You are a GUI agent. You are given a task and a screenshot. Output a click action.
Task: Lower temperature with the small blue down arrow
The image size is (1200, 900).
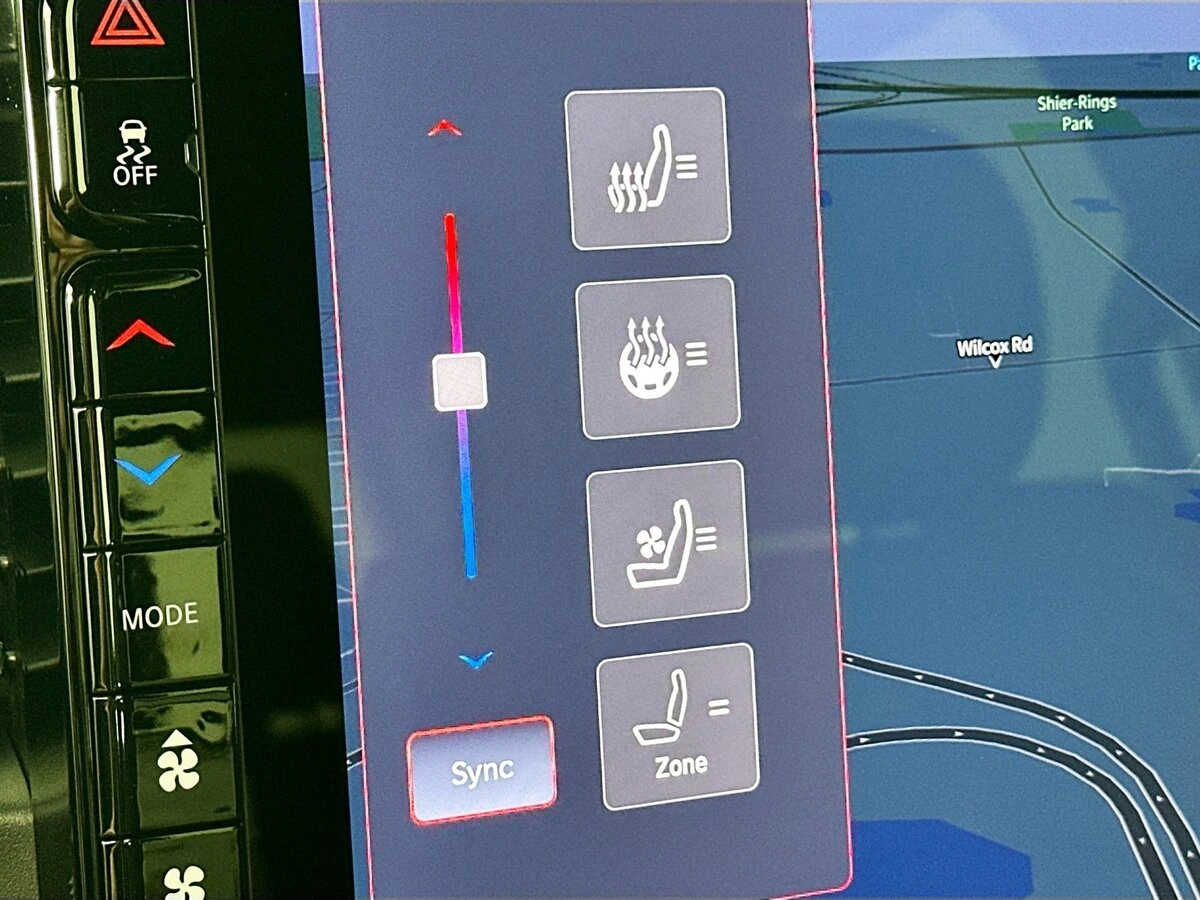click(x=477, y=659)
